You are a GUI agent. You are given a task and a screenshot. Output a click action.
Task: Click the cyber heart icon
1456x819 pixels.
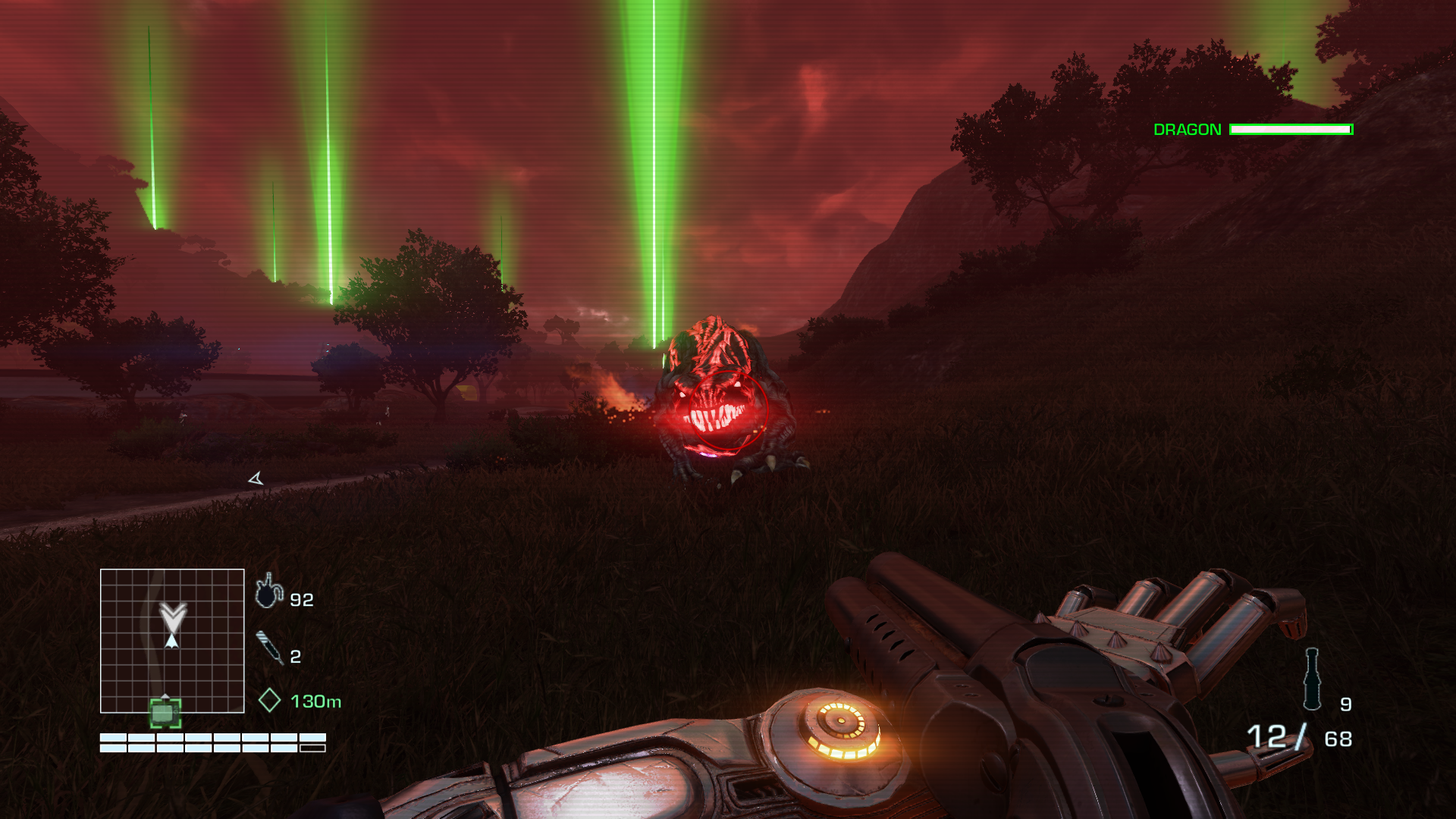click(268, 591)
